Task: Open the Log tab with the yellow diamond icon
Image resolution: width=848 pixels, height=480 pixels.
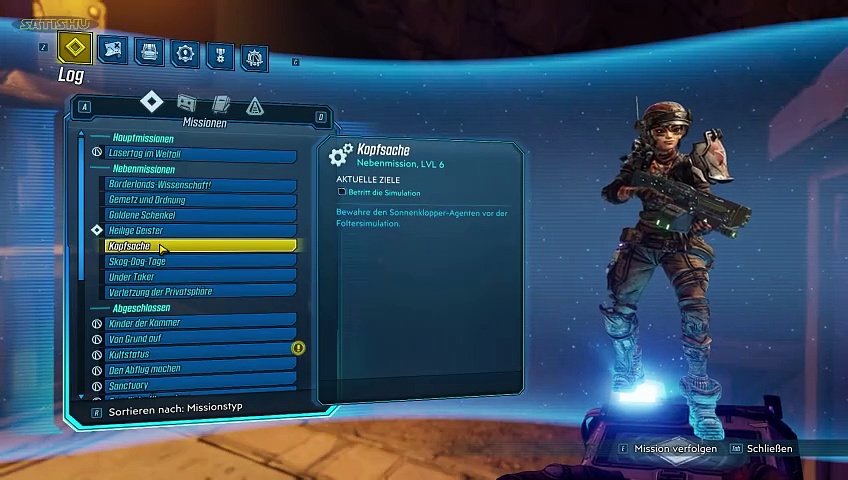Action: (x=75, y=47)
